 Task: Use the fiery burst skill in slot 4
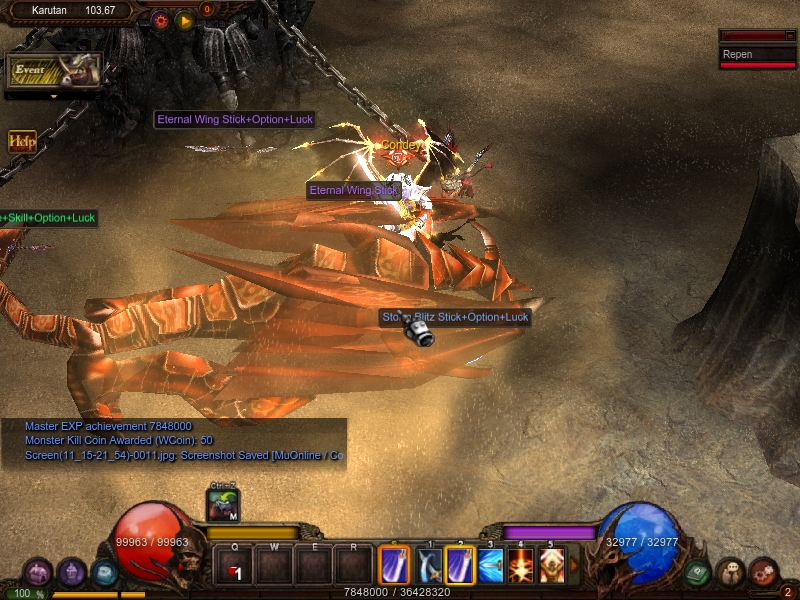(x=521, y=565)
